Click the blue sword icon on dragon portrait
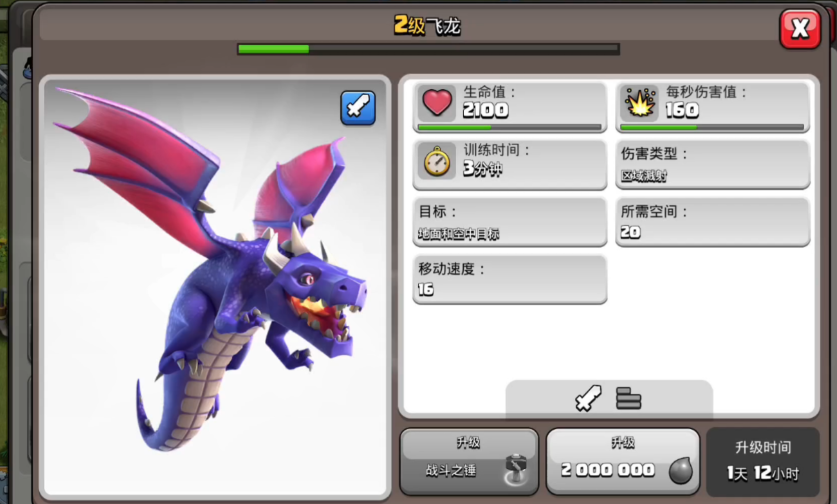This screenshot has height=504, width=837. click(358, 107)
